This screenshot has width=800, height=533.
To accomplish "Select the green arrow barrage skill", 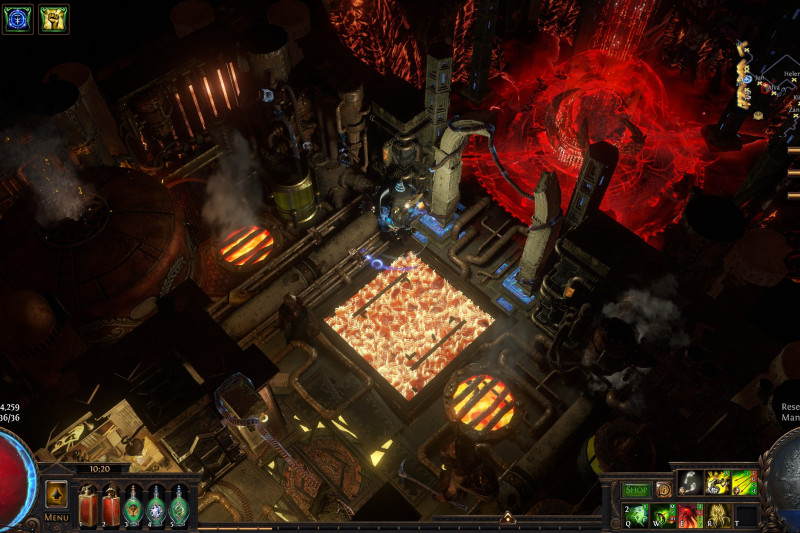I will (744, 483).
